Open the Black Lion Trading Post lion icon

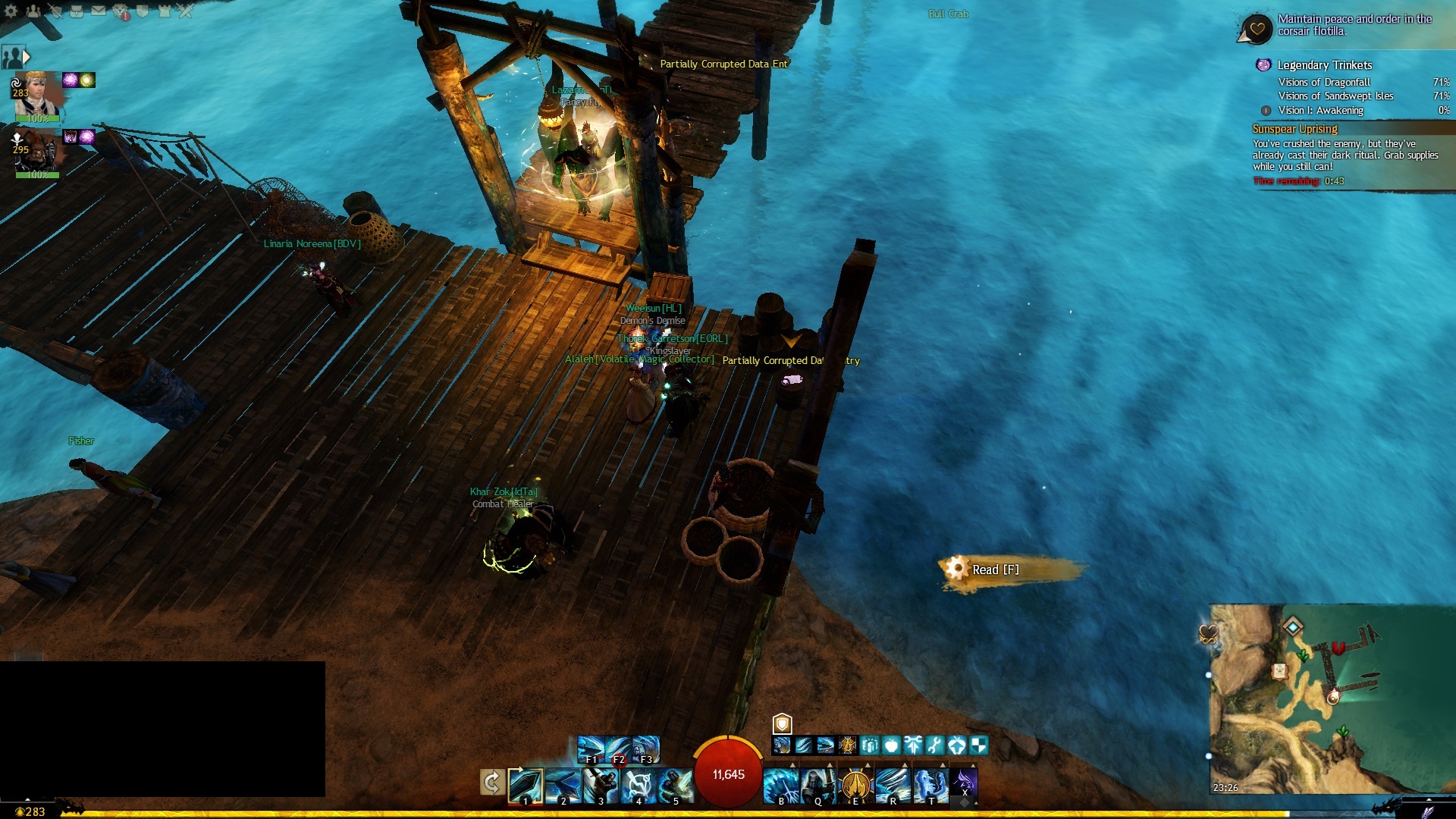(x=121, y=11)
